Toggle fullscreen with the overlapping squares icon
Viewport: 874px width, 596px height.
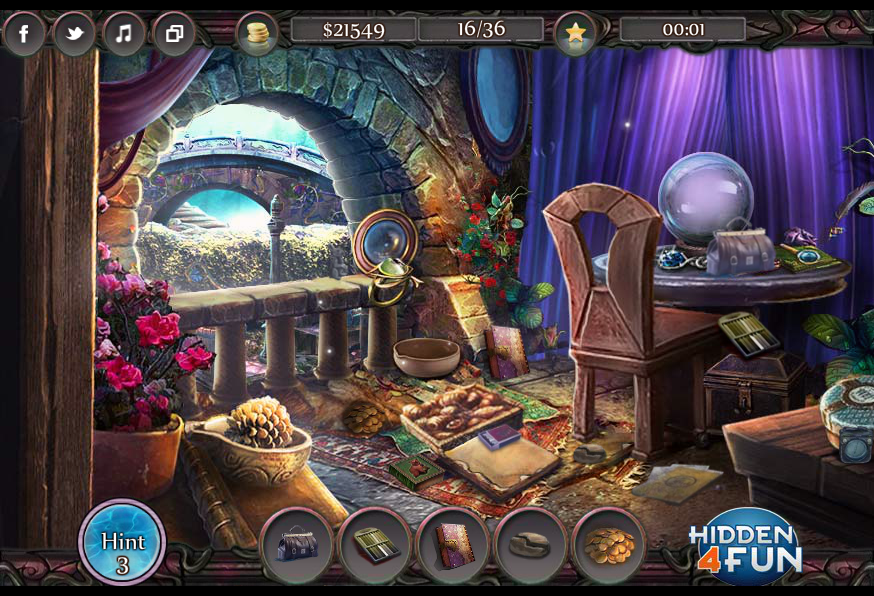pos(174,33)
